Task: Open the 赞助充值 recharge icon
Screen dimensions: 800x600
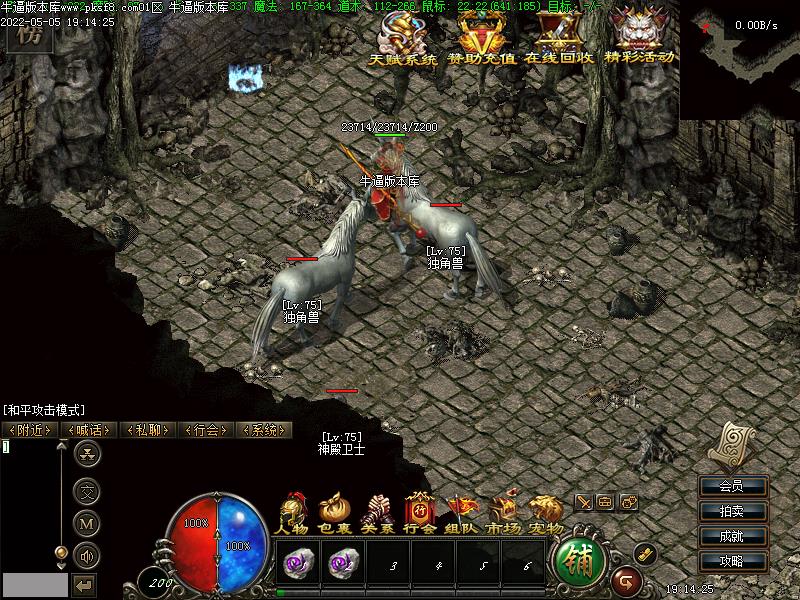Action: (482, 38)
